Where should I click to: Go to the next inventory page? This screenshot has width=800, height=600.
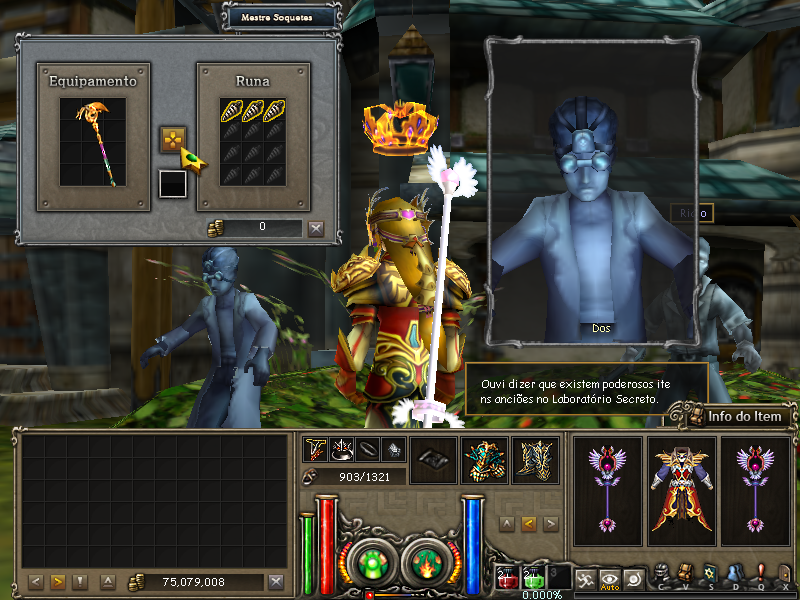coord(58,582)
